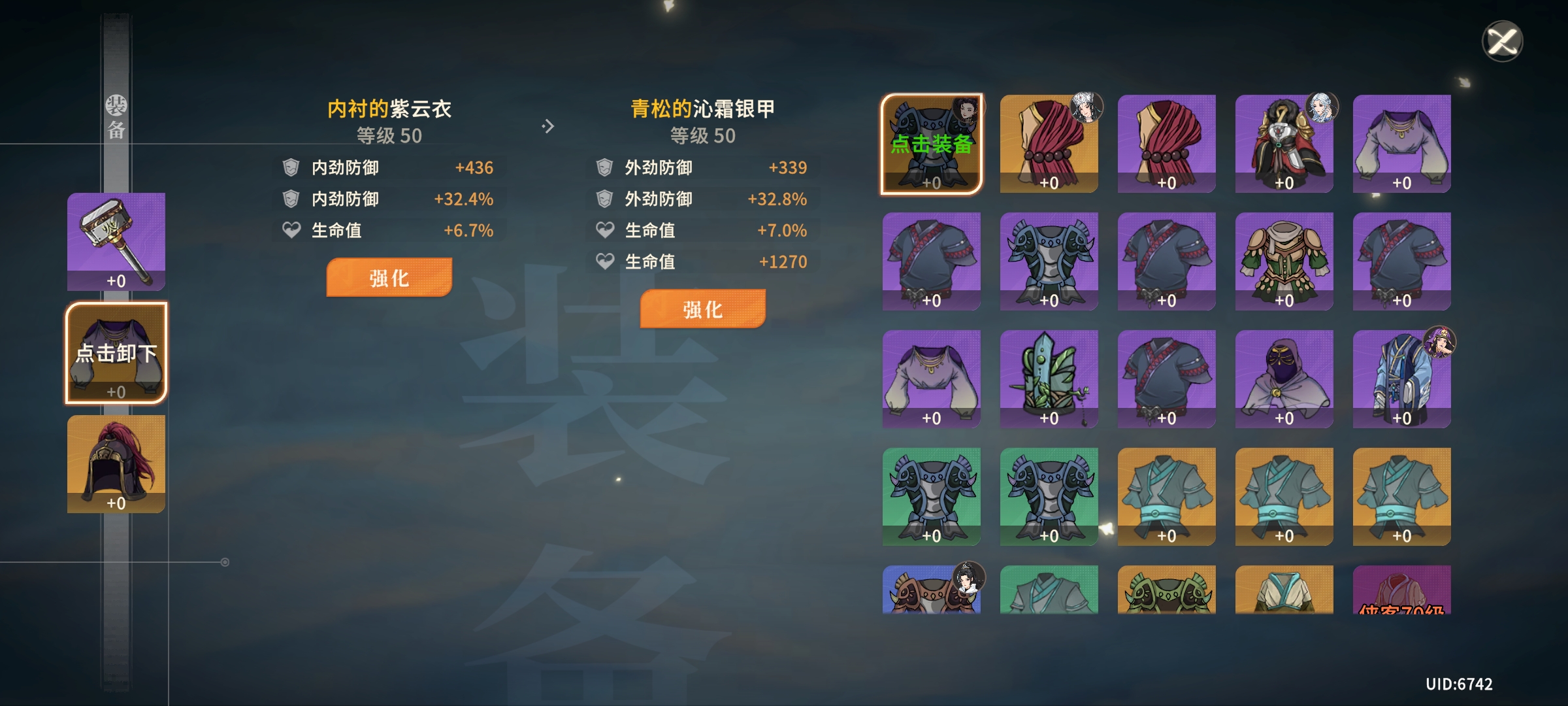
Task: Select the red robe on orange background
Action: click(x=1049, y=144)
